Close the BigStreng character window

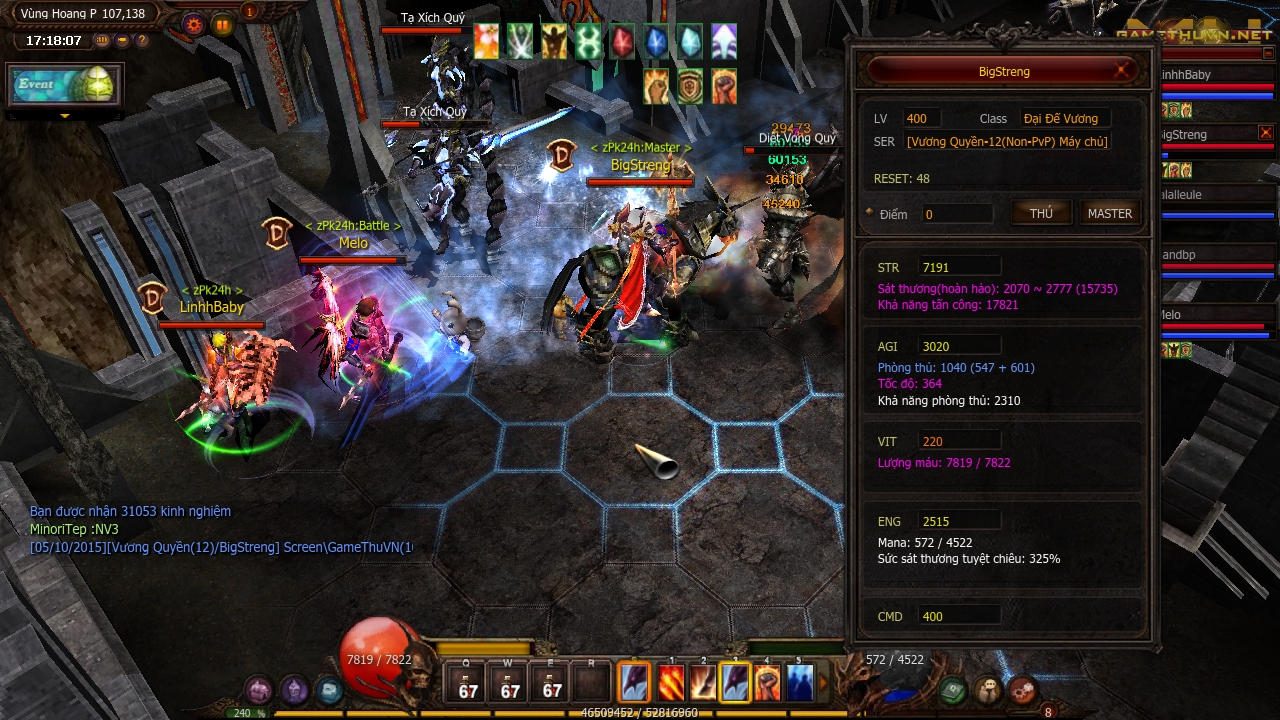pyautogui.click(x=1123, y=70)
